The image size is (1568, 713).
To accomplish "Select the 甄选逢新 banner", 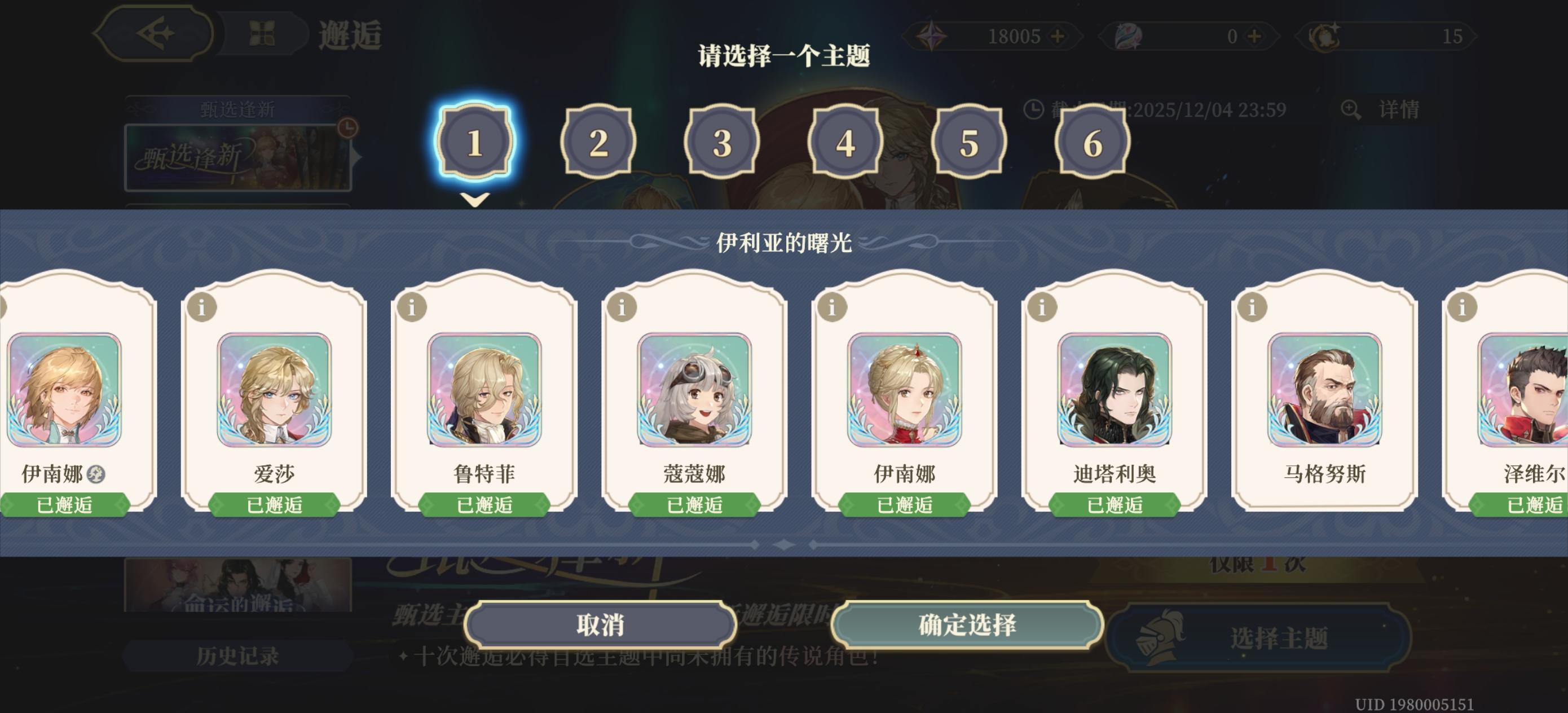I will 236,155.
